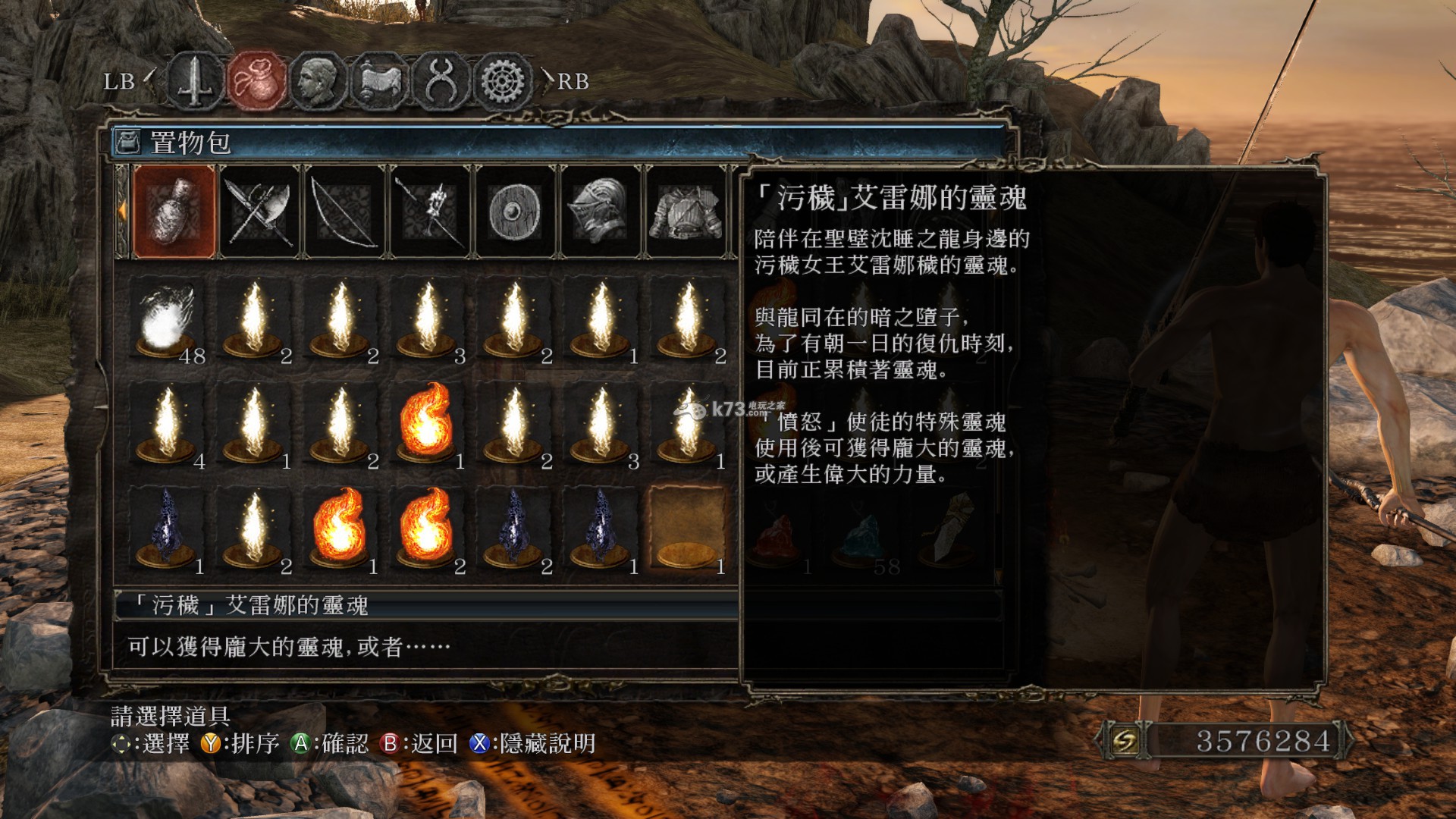Filter inventory by round shield category
Image resolution: width=1456 pixels, height=819 pixels.
click(516, 212)
